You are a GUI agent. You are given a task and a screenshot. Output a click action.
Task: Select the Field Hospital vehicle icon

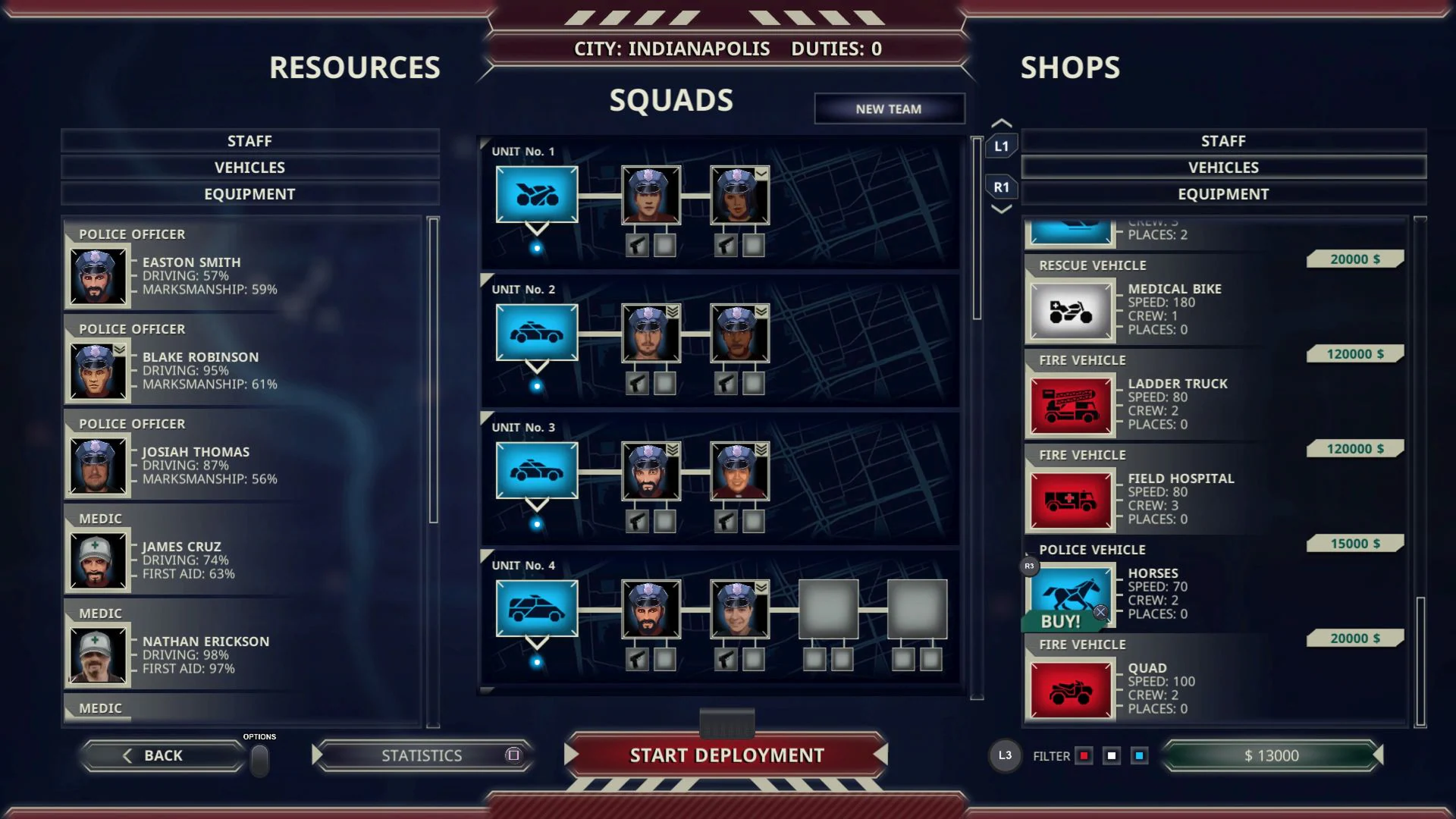pyautogui.click(x=1069, y=499)
